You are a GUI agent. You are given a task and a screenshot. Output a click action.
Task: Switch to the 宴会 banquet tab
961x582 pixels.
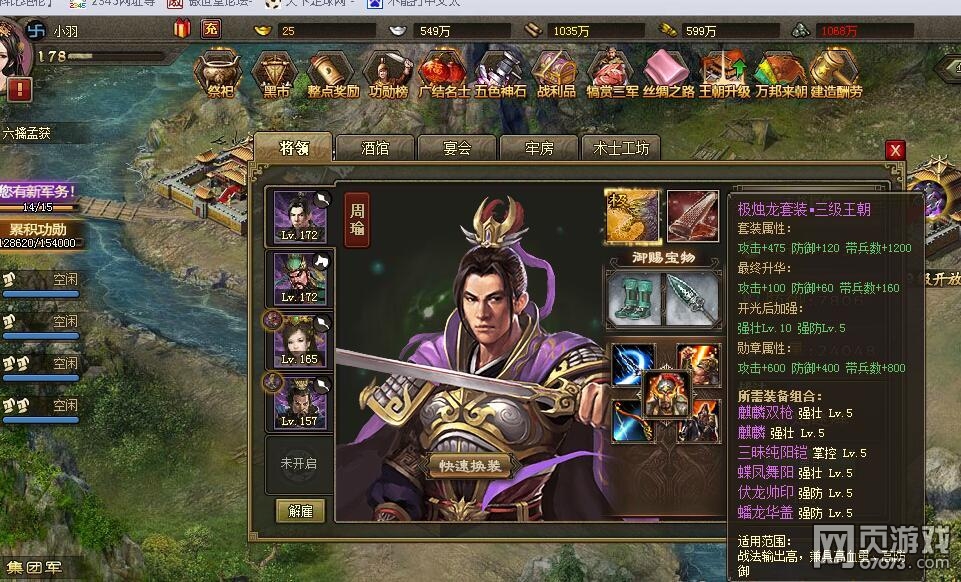pyautogui.click(x=456, y=148)
